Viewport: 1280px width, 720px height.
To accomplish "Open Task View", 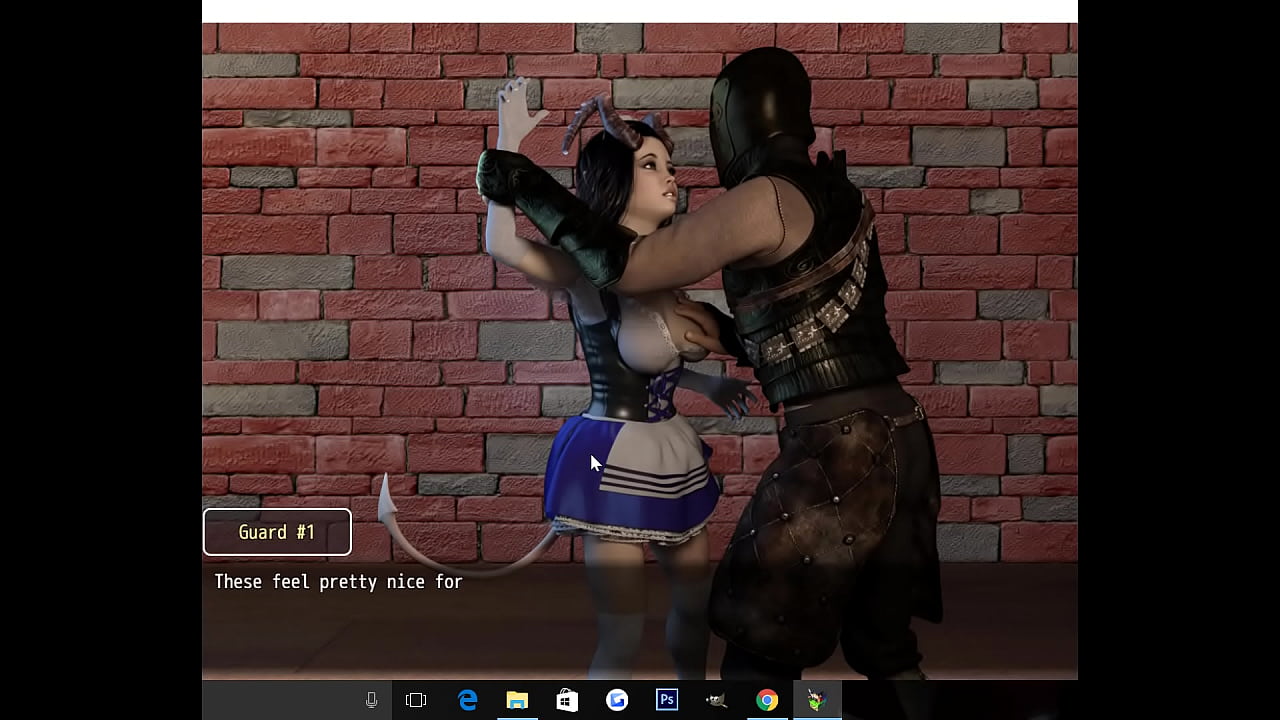I will (415, 700).
